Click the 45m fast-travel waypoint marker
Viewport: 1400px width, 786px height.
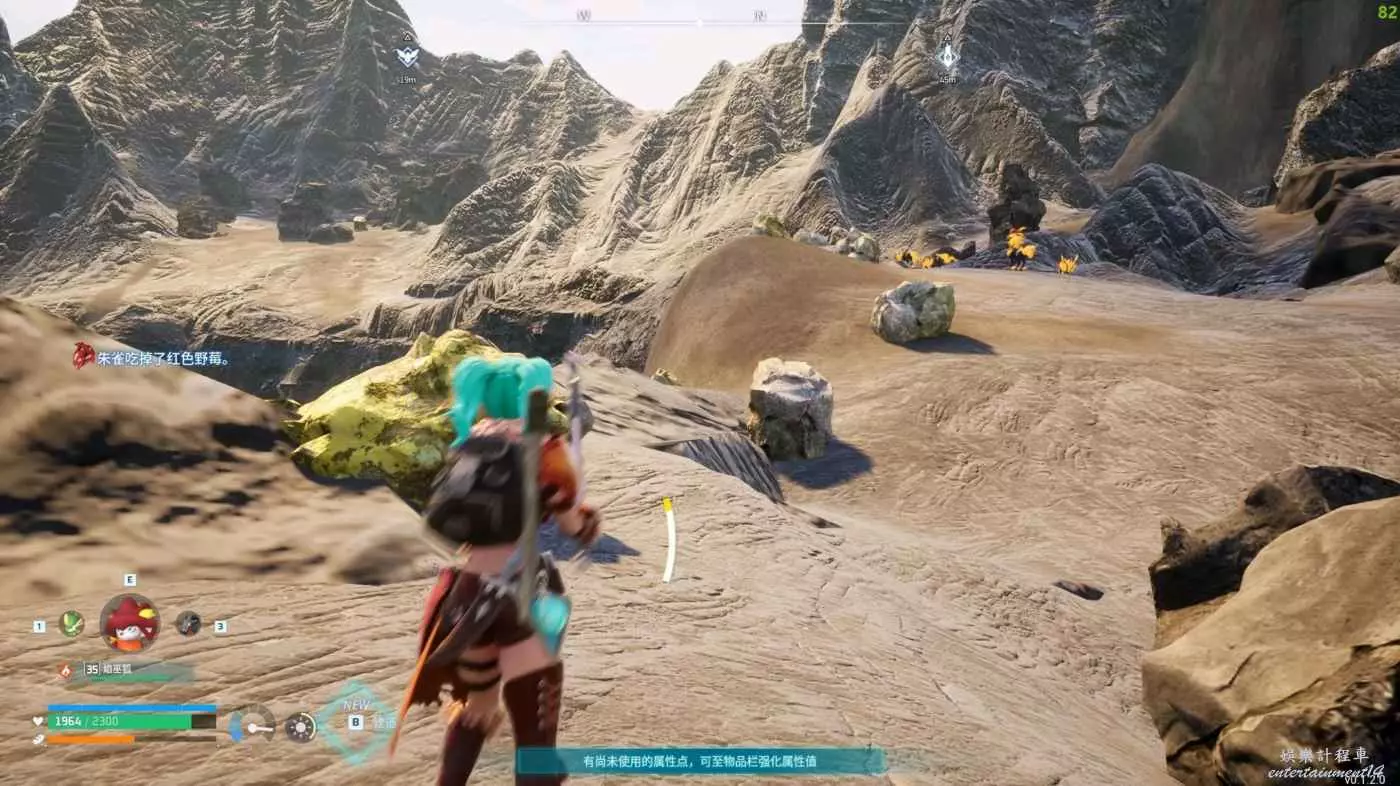[947, 55]
